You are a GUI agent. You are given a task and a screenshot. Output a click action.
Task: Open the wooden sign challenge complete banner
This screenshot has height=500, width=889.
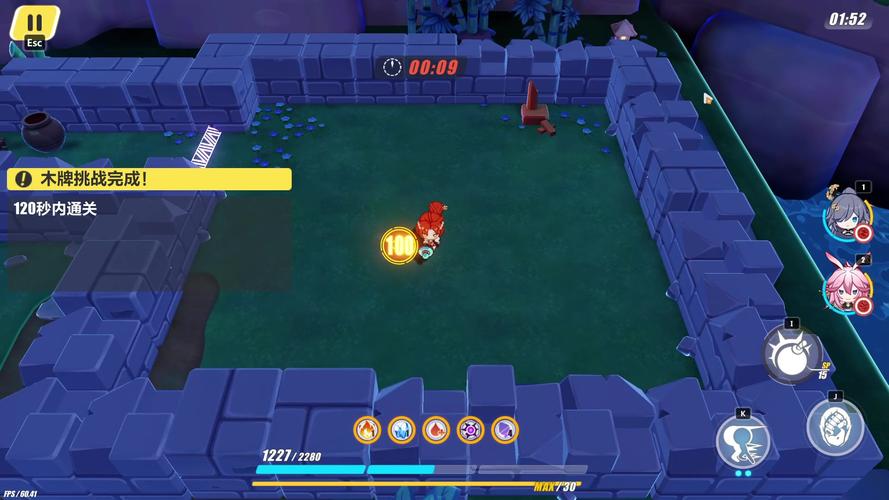150,179
